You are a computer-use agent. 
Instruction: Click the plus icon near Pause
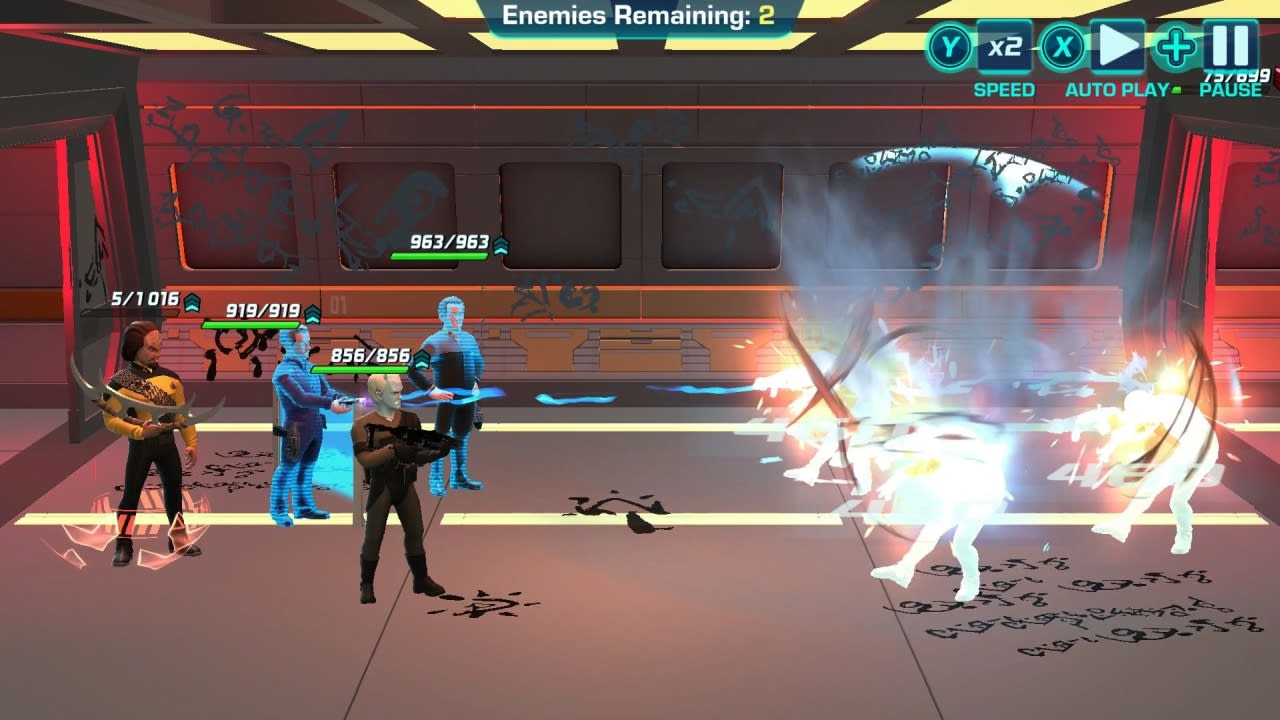tap(1176, 45)
